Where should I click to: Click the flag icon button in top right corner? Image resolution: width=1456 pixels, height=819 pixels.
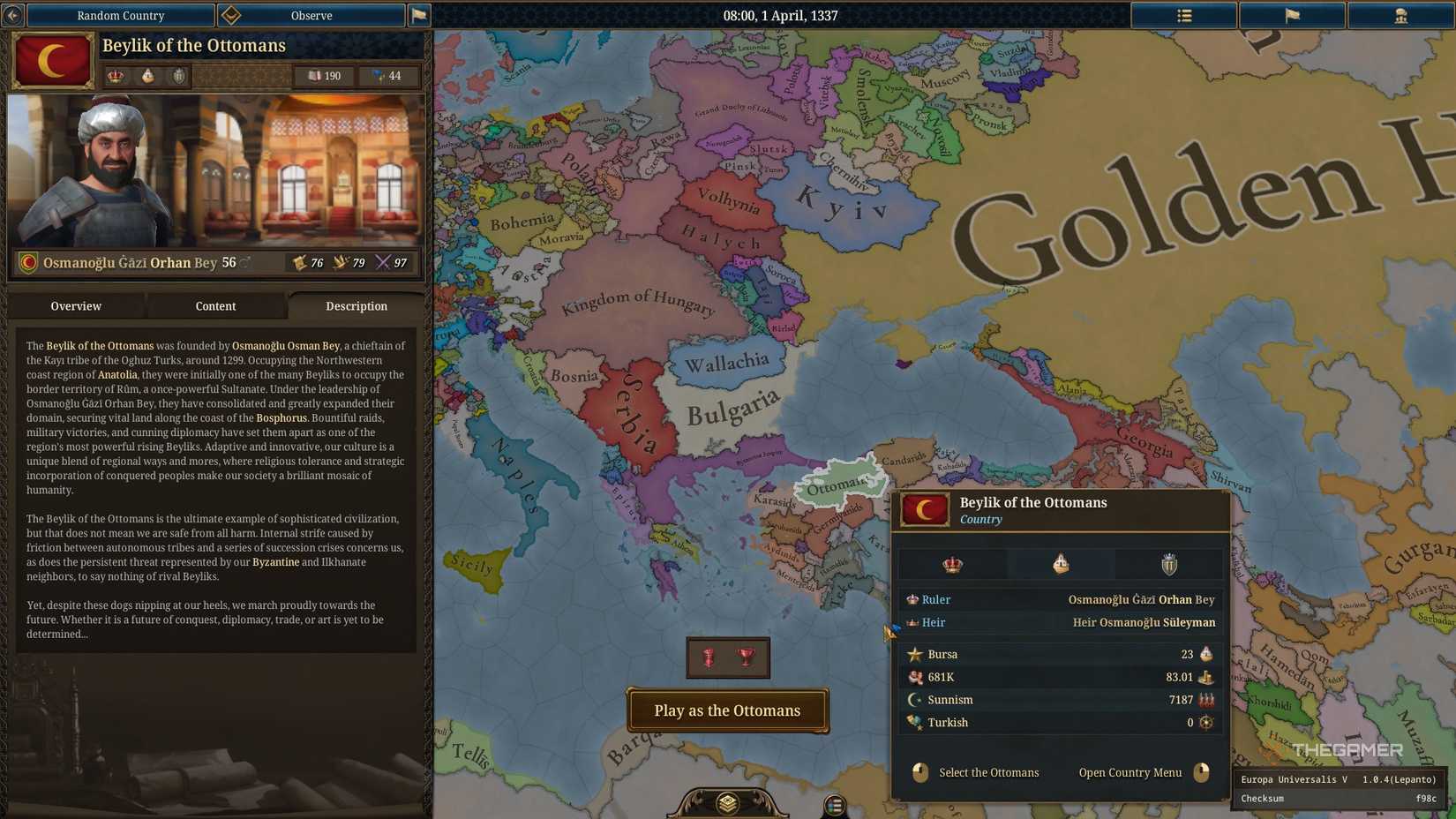coord(1292,15)
